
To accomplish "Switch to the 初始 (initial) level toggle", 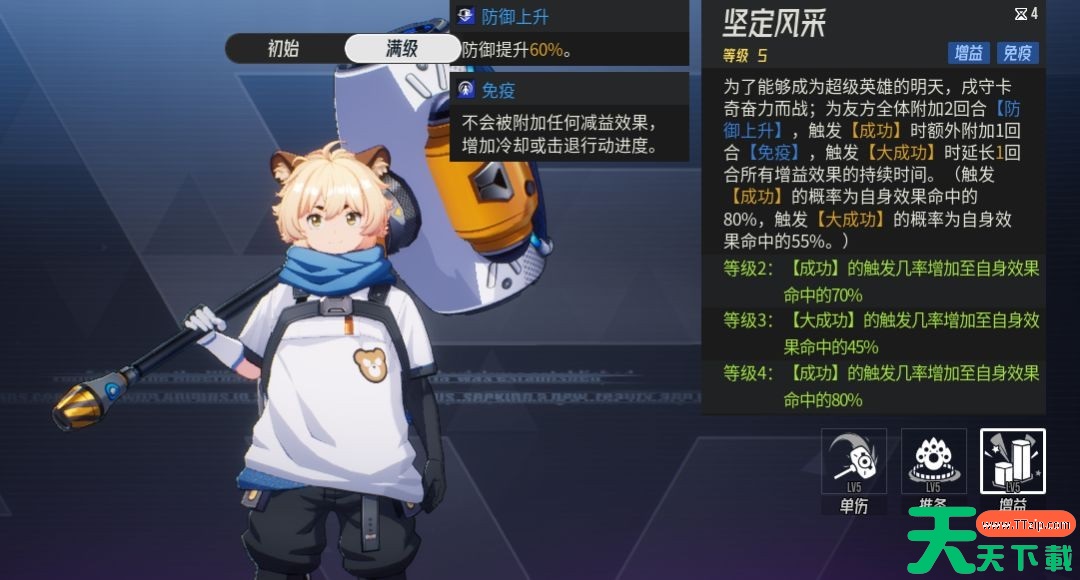I will click(x=283, y=48).
